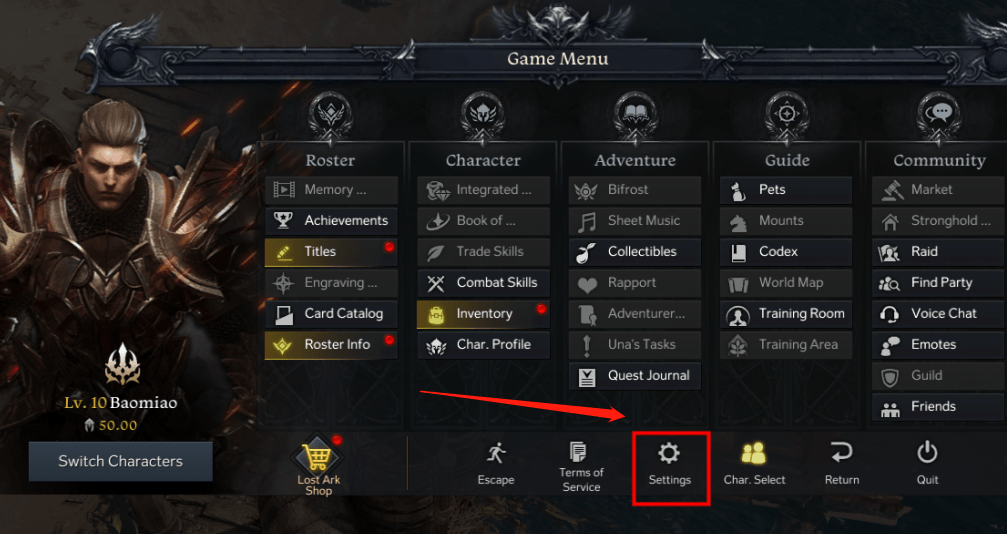Enter the Training Room
1007x534 pixels.
[786, 313]
